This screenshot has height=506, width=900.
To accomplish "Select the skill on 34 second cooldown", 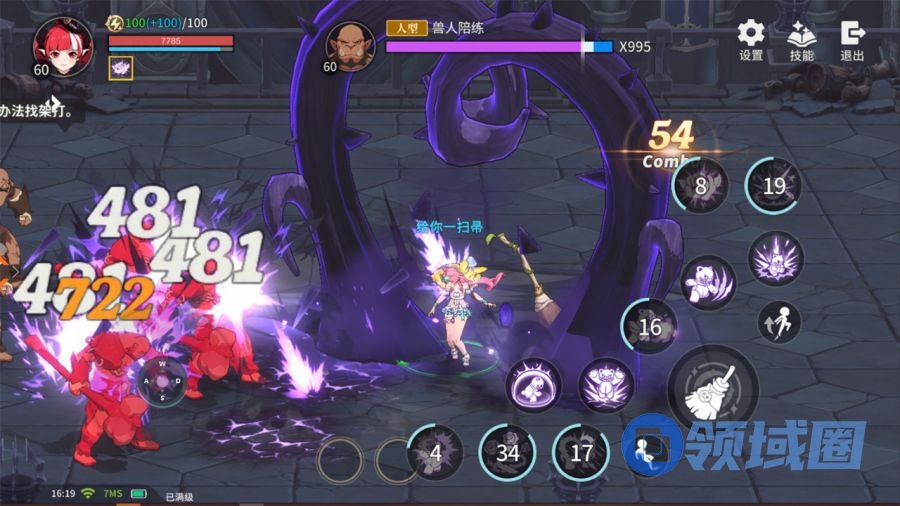I will (x=508, y=452).
